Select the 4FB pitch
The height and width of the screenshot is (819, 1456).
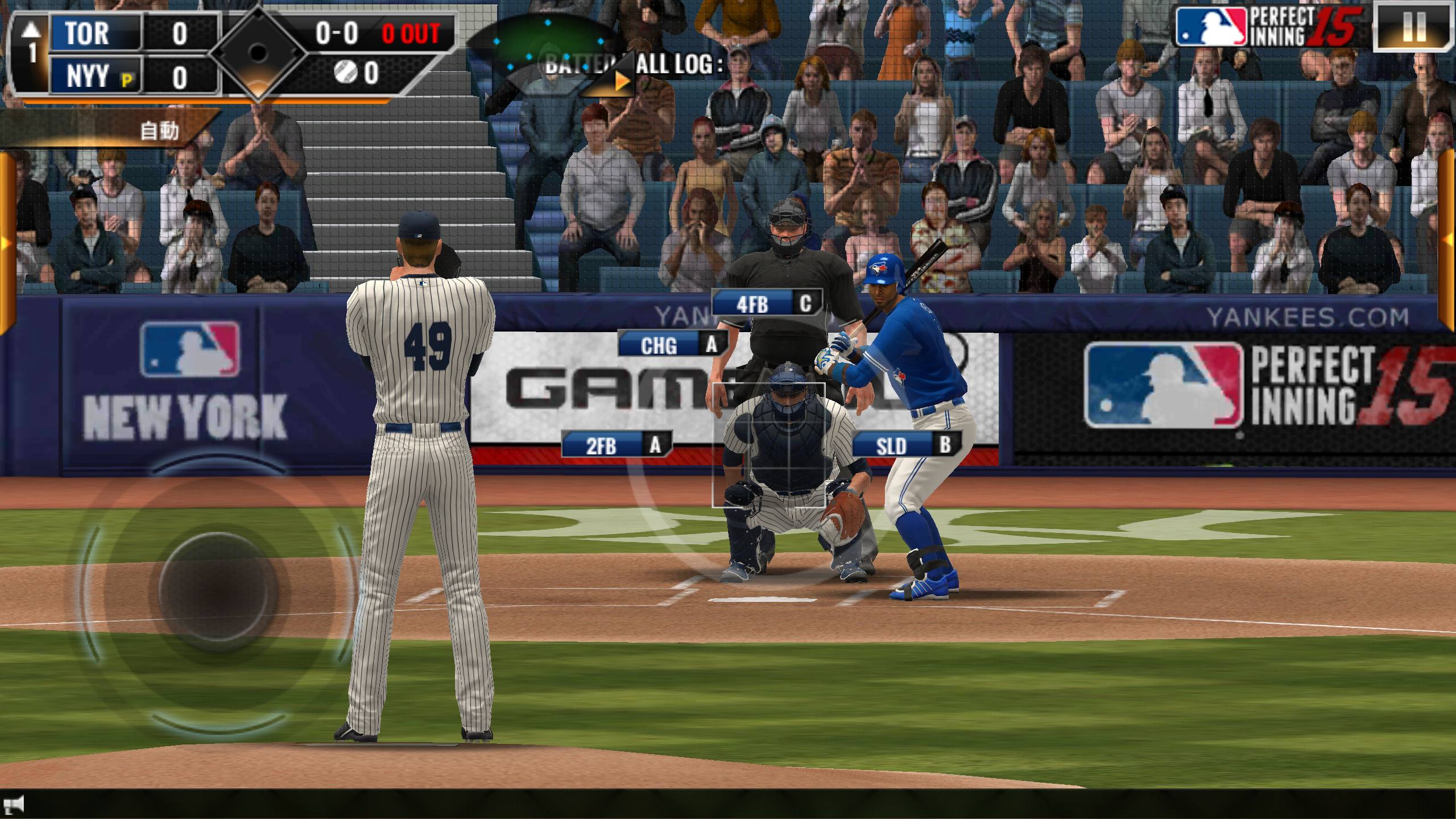(766, 304)
